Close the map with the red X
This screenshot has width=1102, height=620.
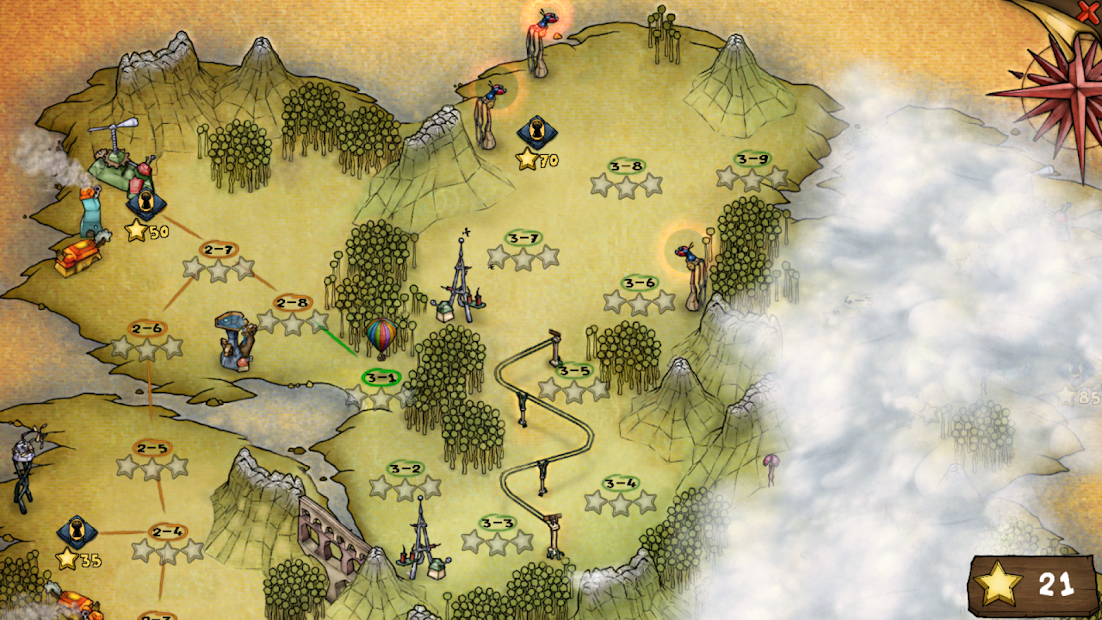tap(1087, 11)
